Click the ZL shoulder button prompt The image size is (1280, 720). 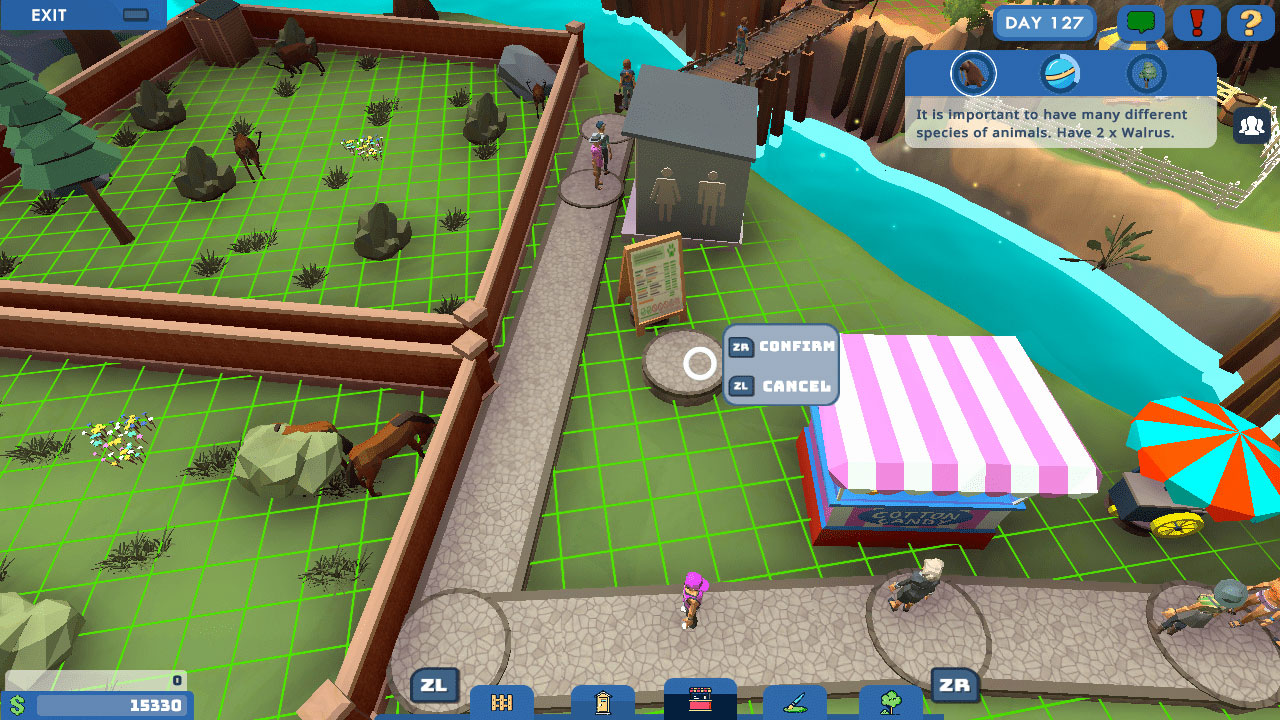[x=434, y=686]
